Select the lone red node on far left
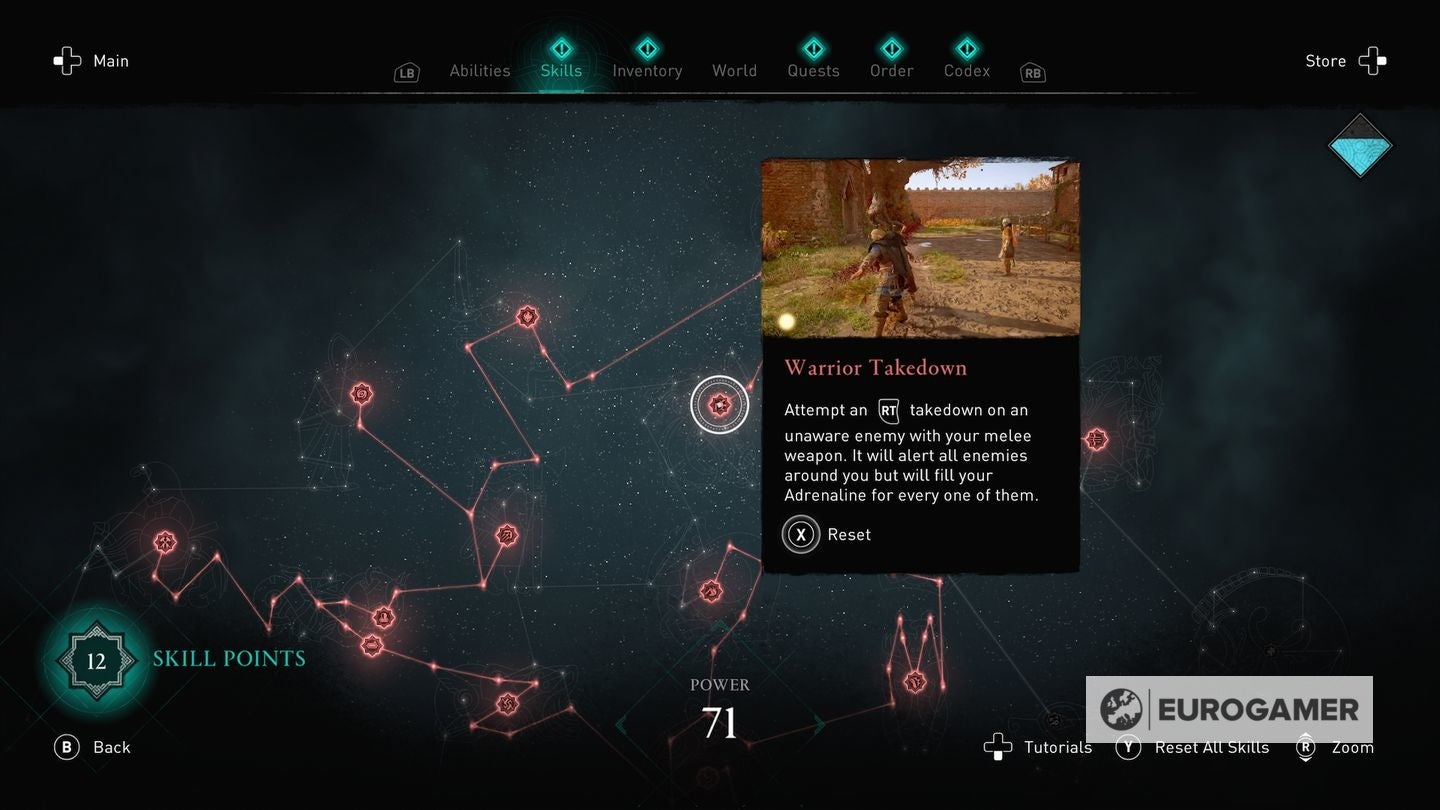1440x810 pixels. 164,543
